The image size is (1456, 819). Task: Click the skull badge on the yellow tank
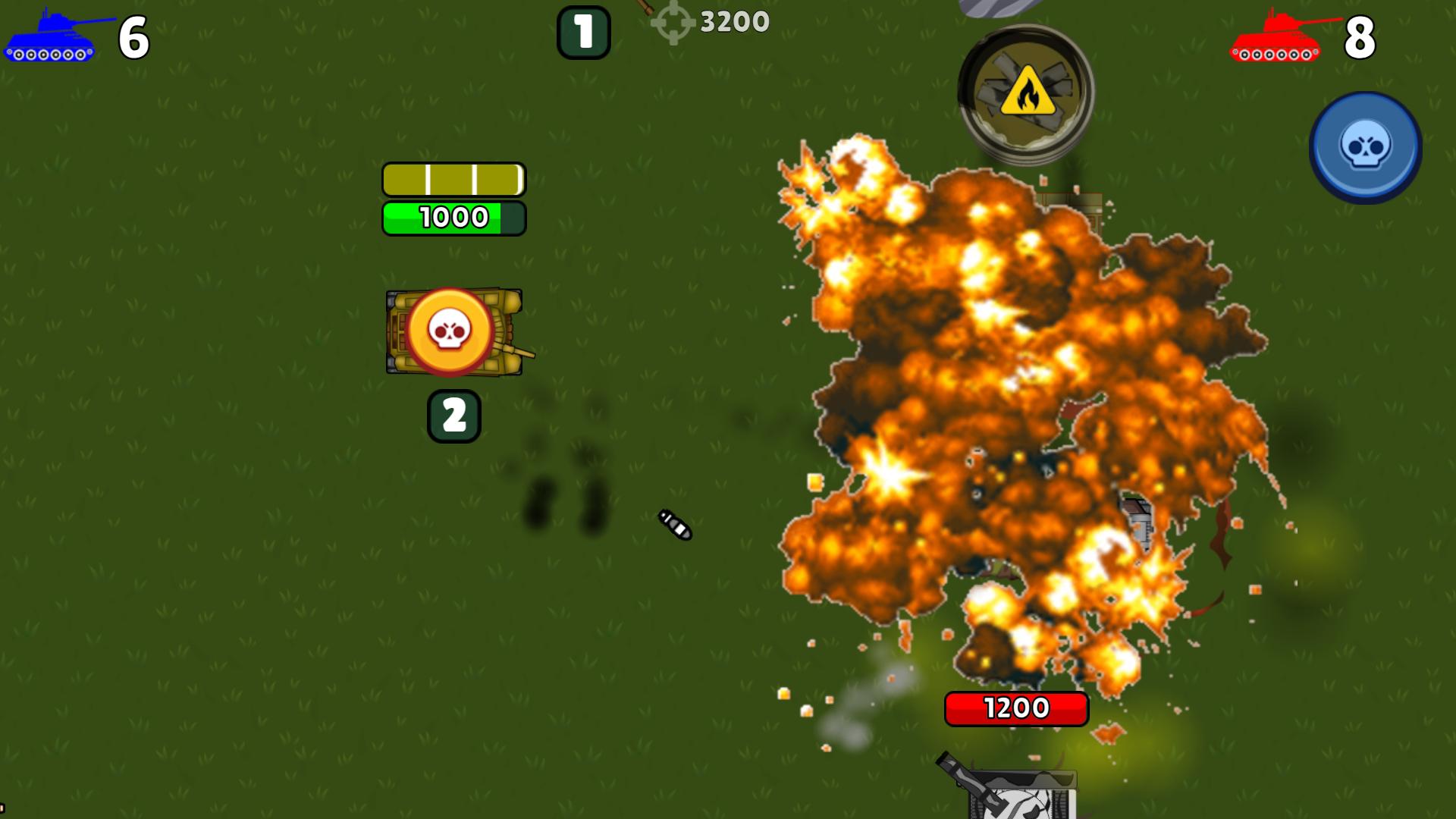(x=449, y=331)
